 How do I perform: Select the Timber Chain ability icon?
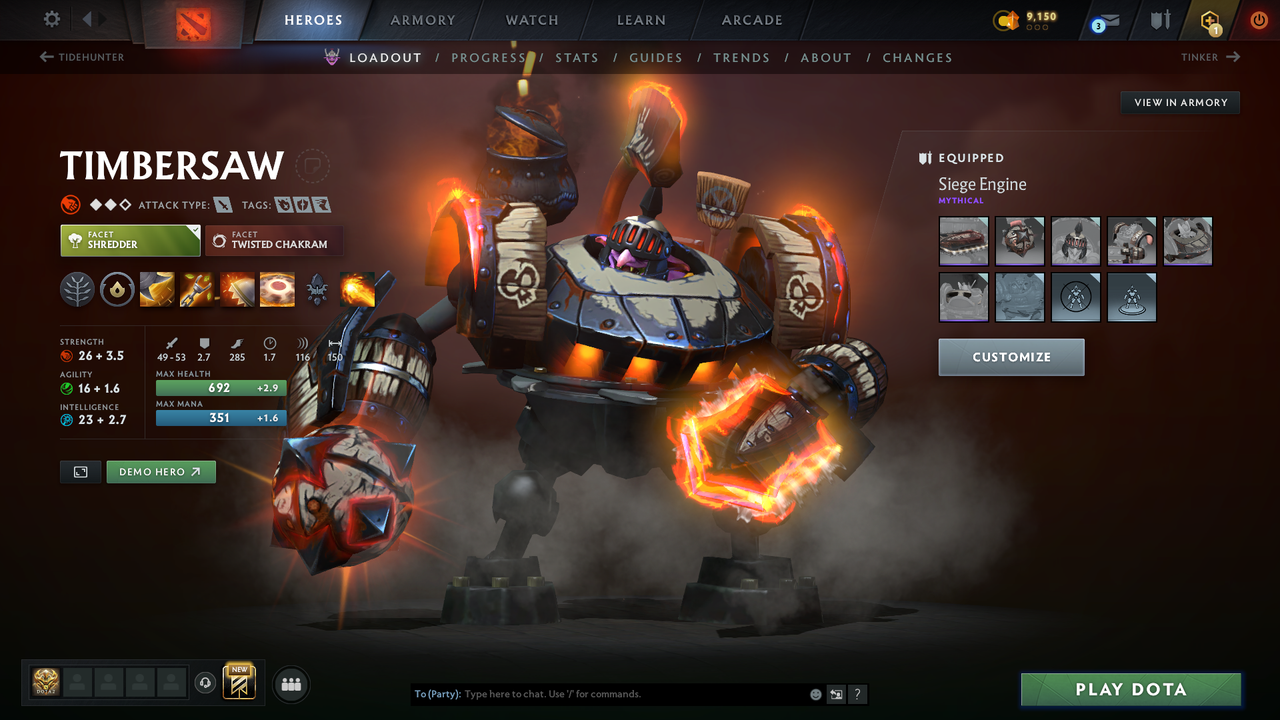(x=196, y=290)
